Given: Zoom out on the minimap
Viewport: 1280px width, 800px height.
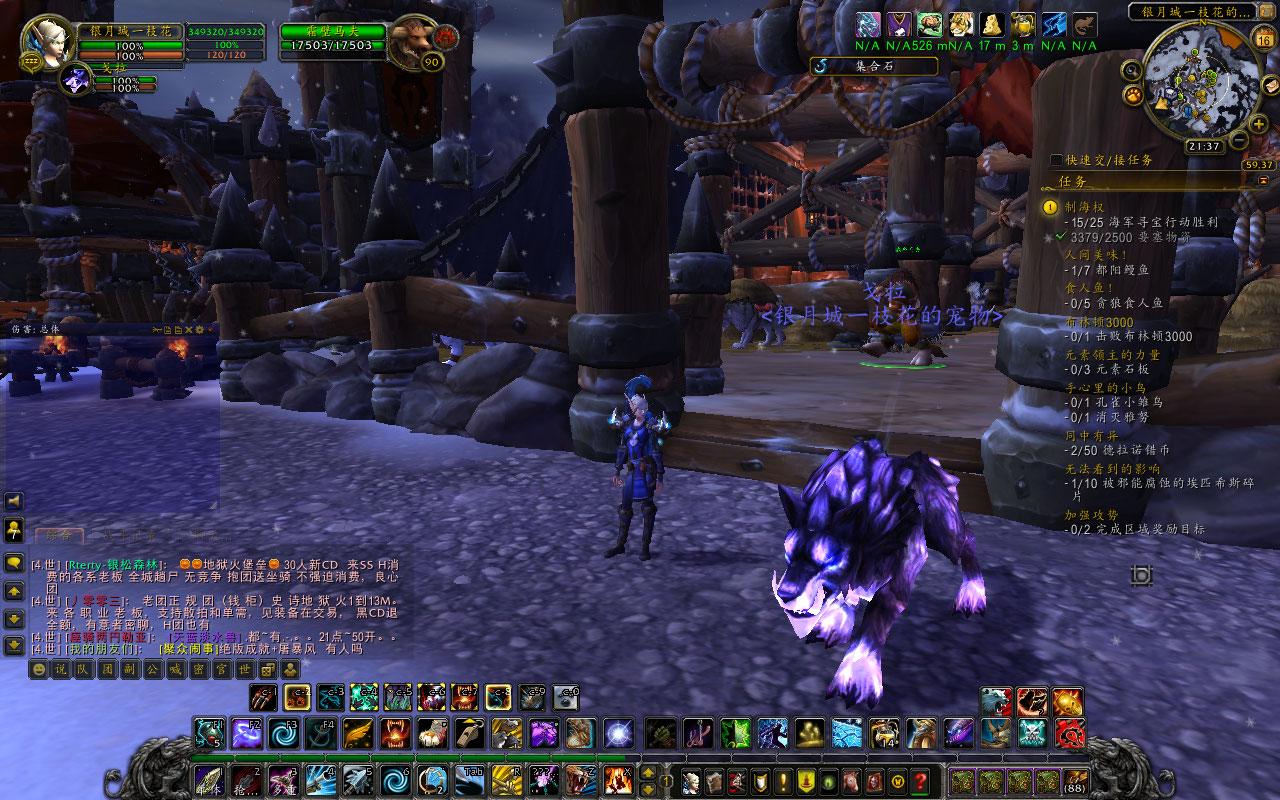Looking at the screenshot, I should tap(1237, 139).
